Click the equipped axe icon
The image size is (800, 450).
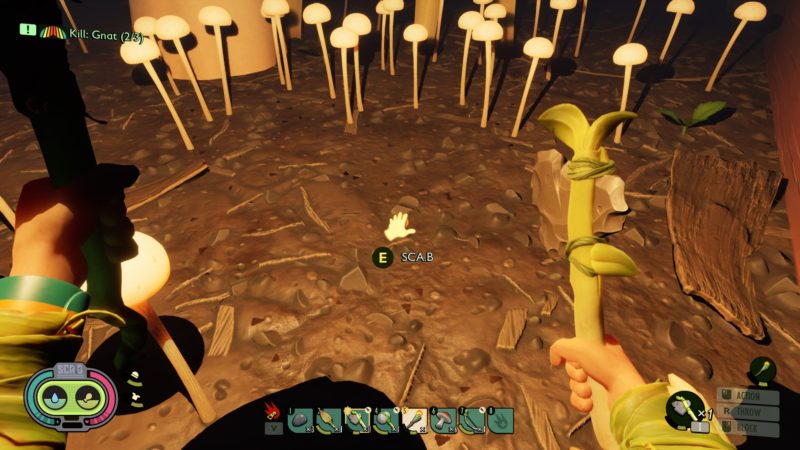[684, 408]
